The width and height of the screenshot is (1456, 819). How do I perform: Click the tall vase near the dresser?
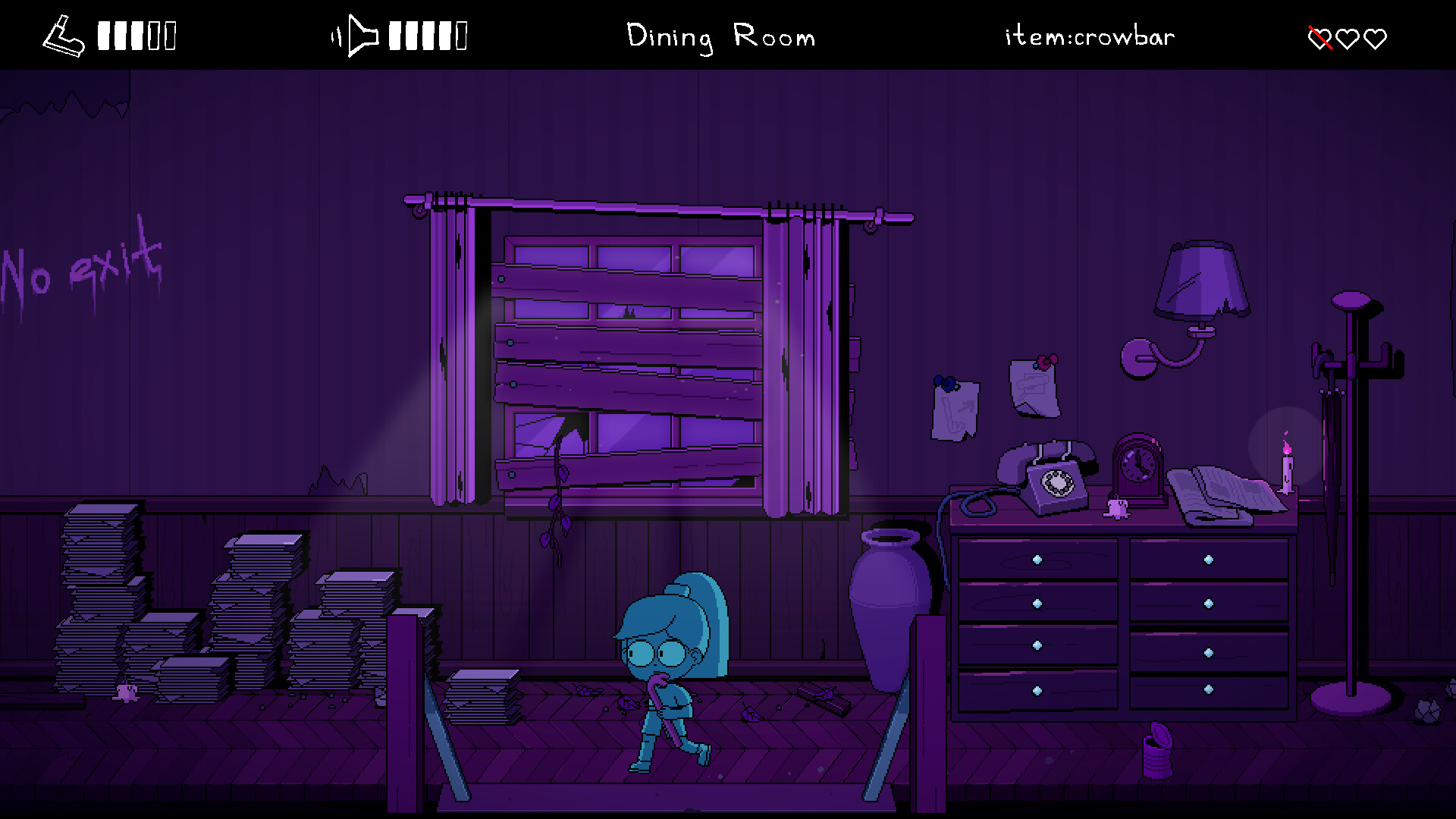click(889, 599)
